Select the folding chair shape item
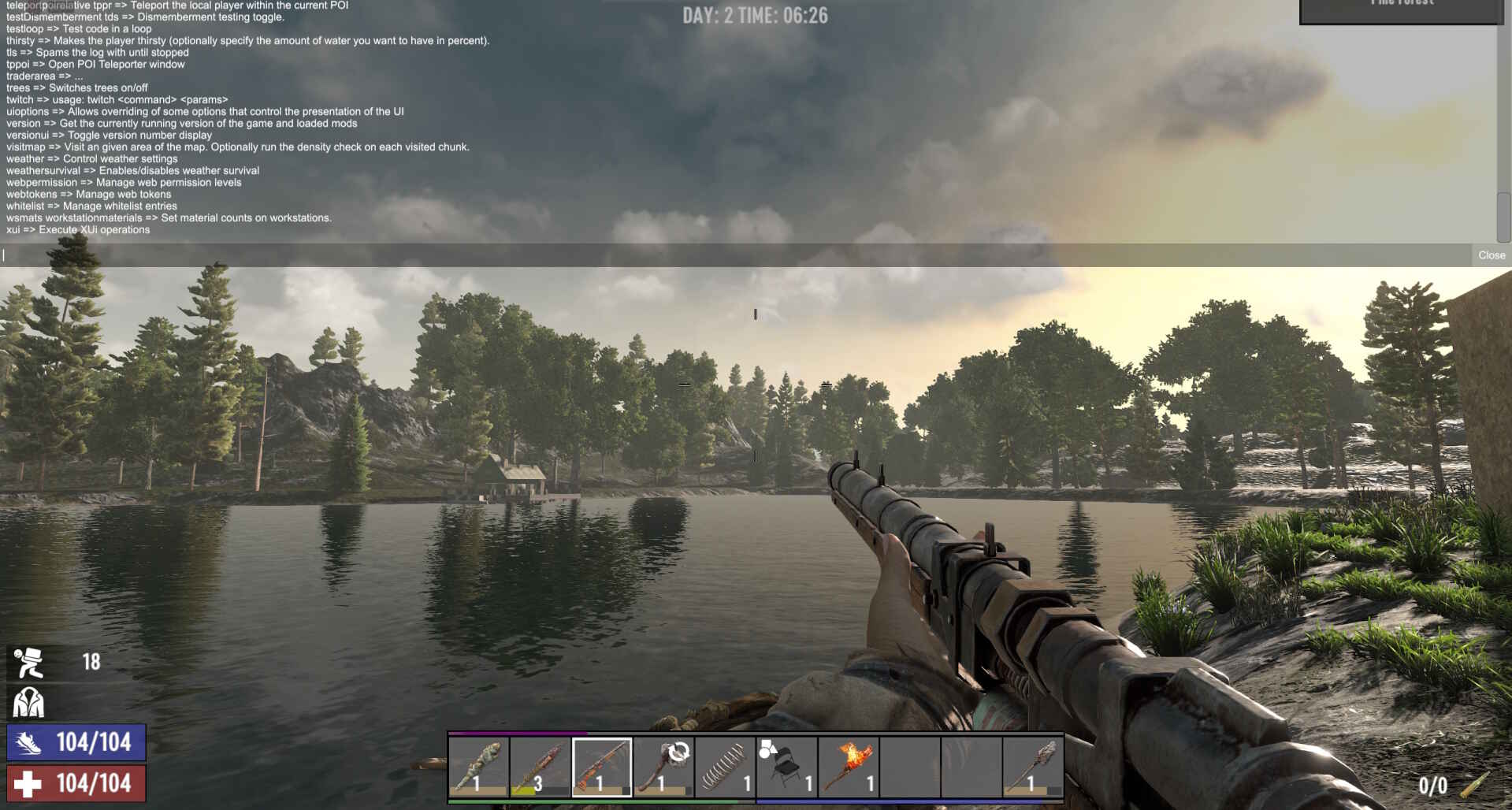This screenshot has height=810, width=1512. tap(786, 763)
